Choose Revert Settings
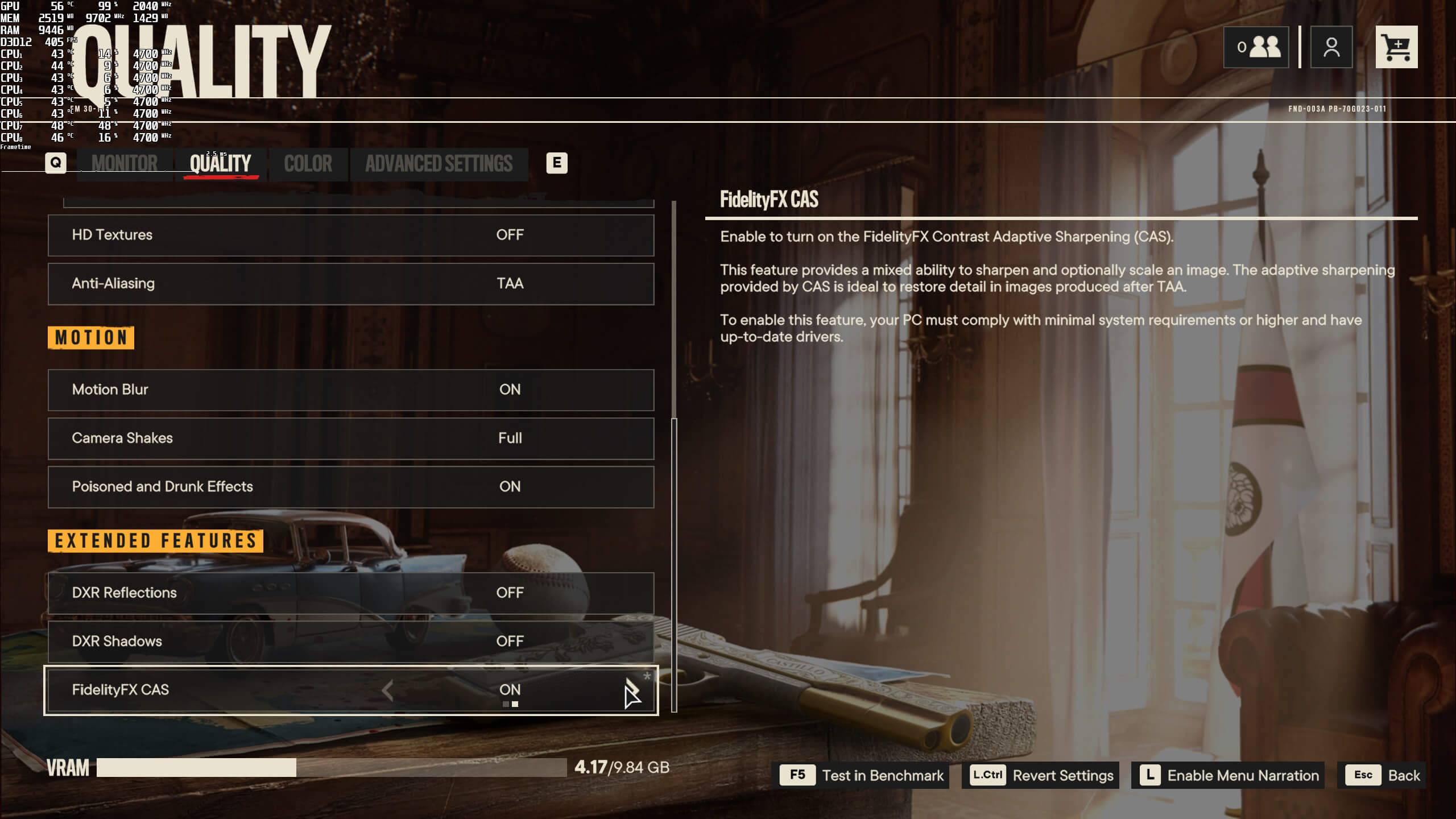This screenshot has height=819, width=1456. (1041, 775)
